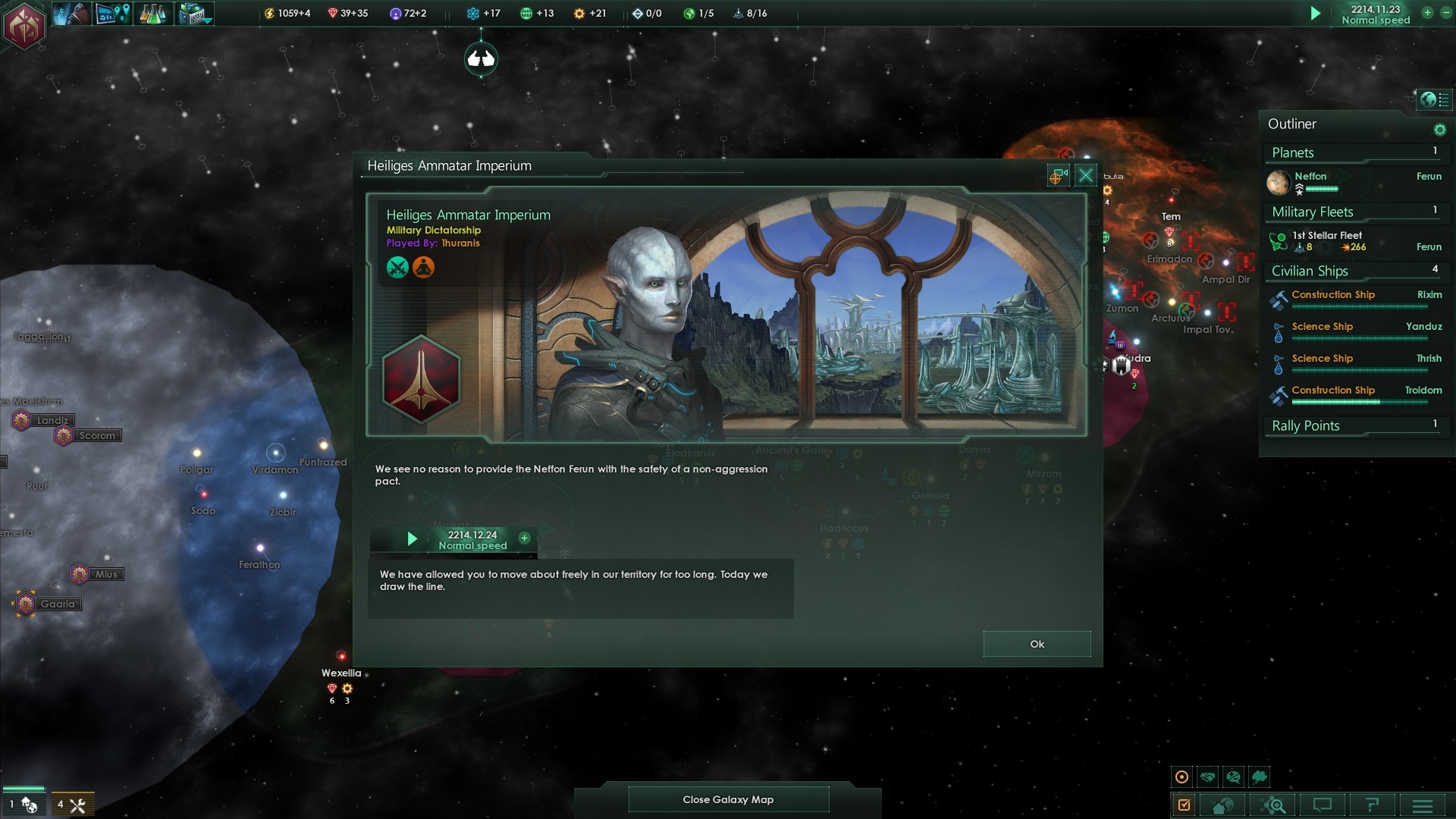Open the thumbs-up diplomatic notification
The width and height of the screenshot is (1456, 819).
click(x=481, y=58)
